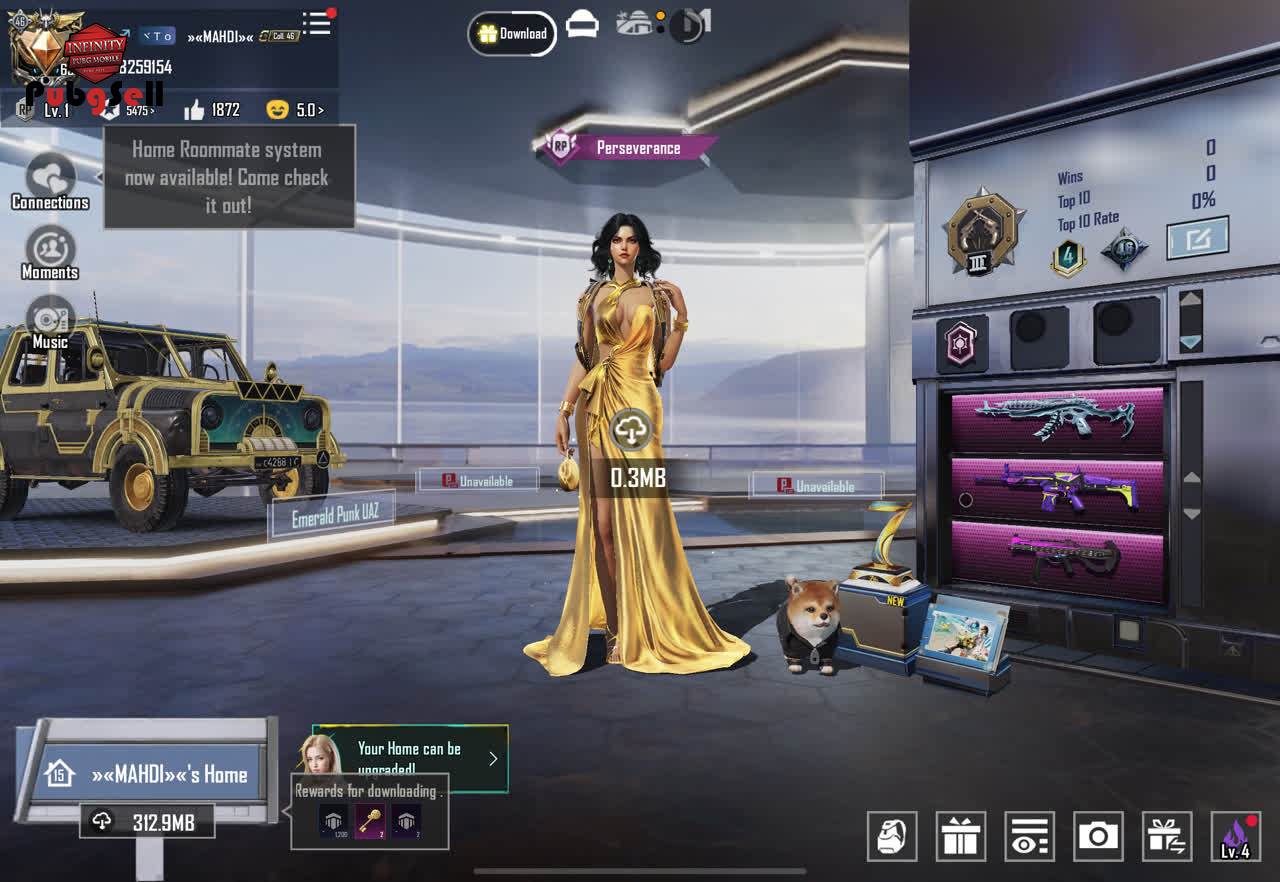This screenshot has width=1280, height=882.
Task: Open the Moments feed
Action: click(50, 250)
